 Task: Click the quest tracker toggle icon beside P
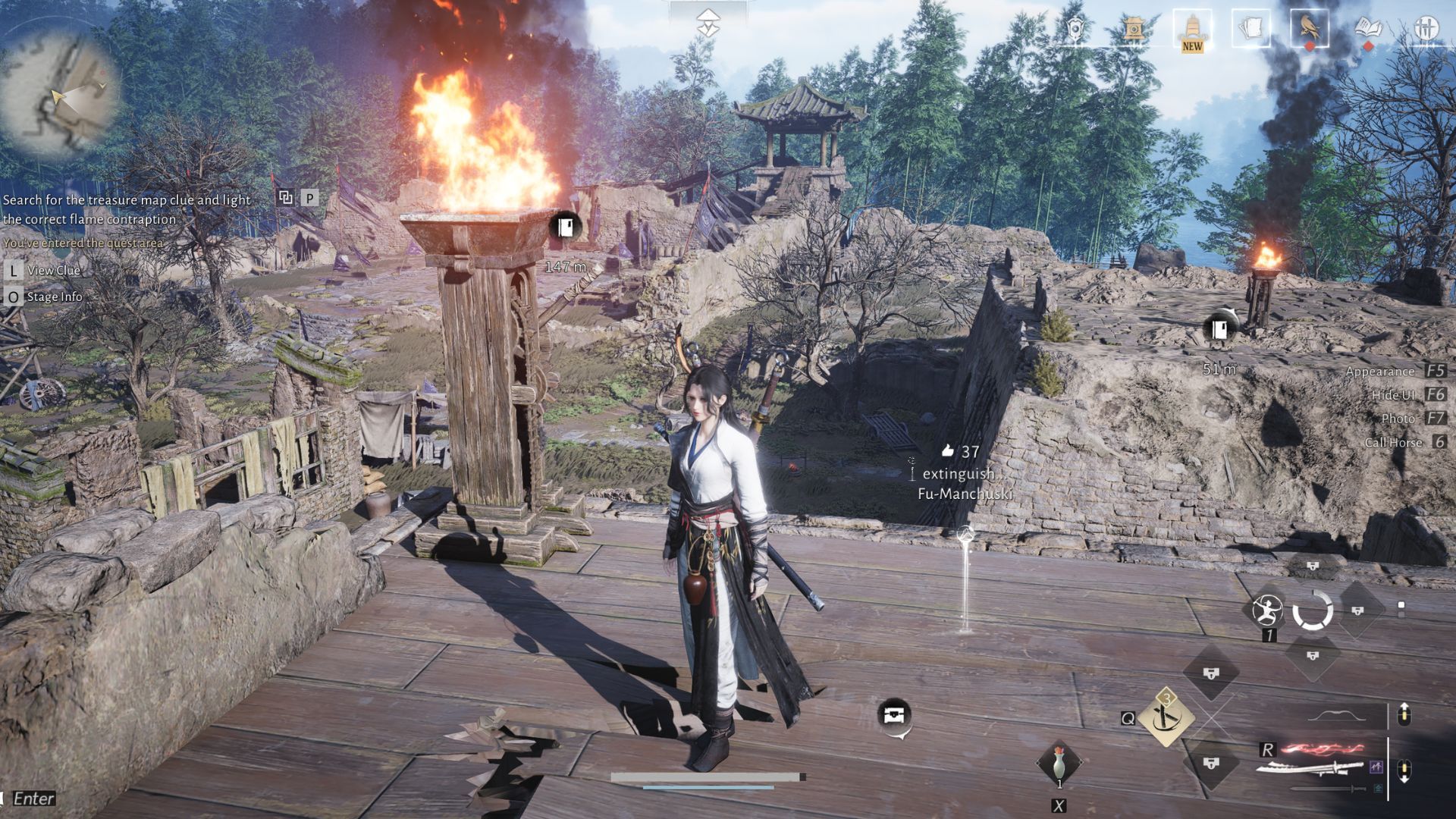[286, 198]
